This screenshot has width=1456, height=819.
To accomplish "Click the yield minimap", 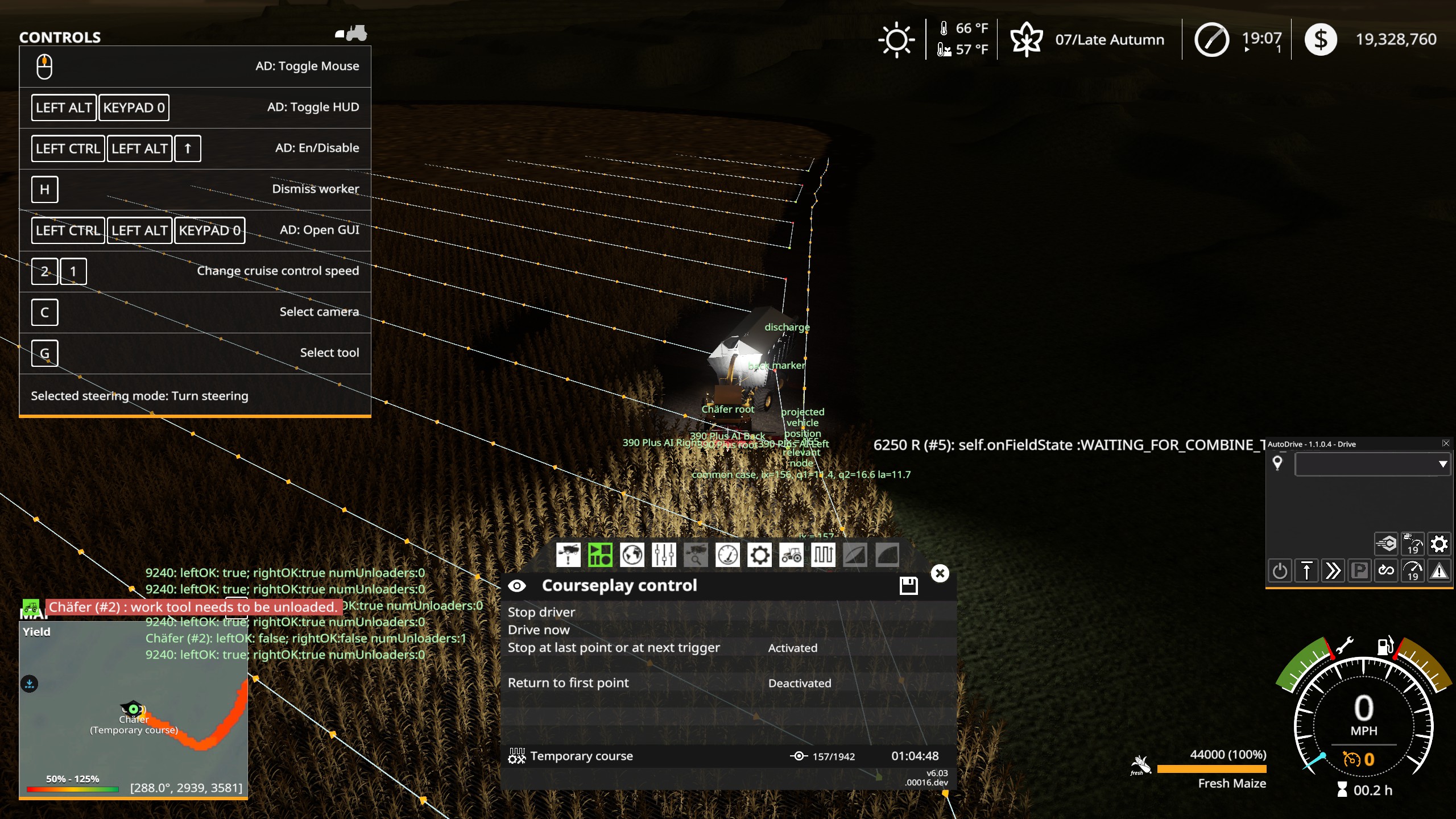I will tap(133, 705).
